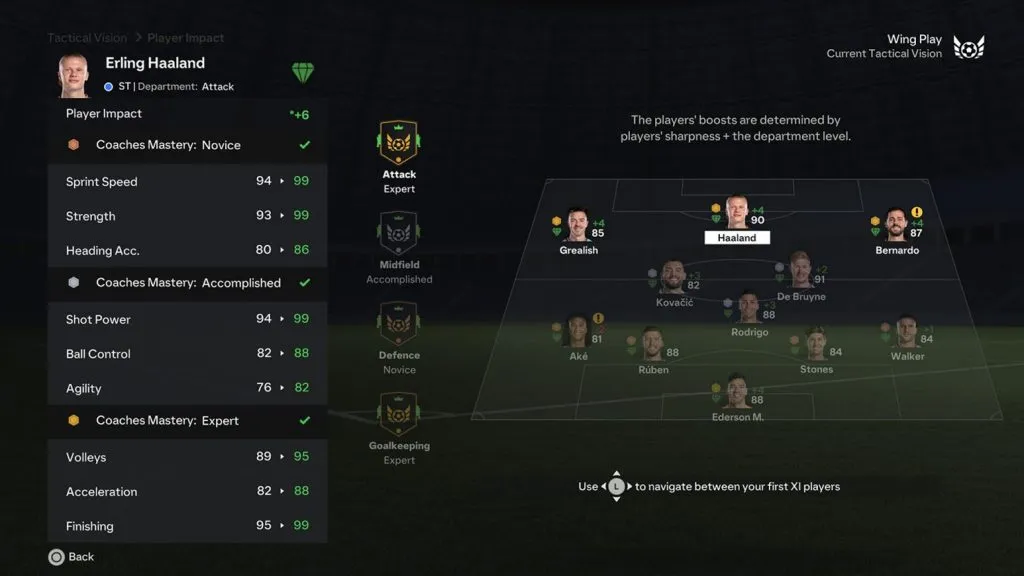1024x576 pixels.
Task: Choose the Defence department badge
Action: pos(399,326)
